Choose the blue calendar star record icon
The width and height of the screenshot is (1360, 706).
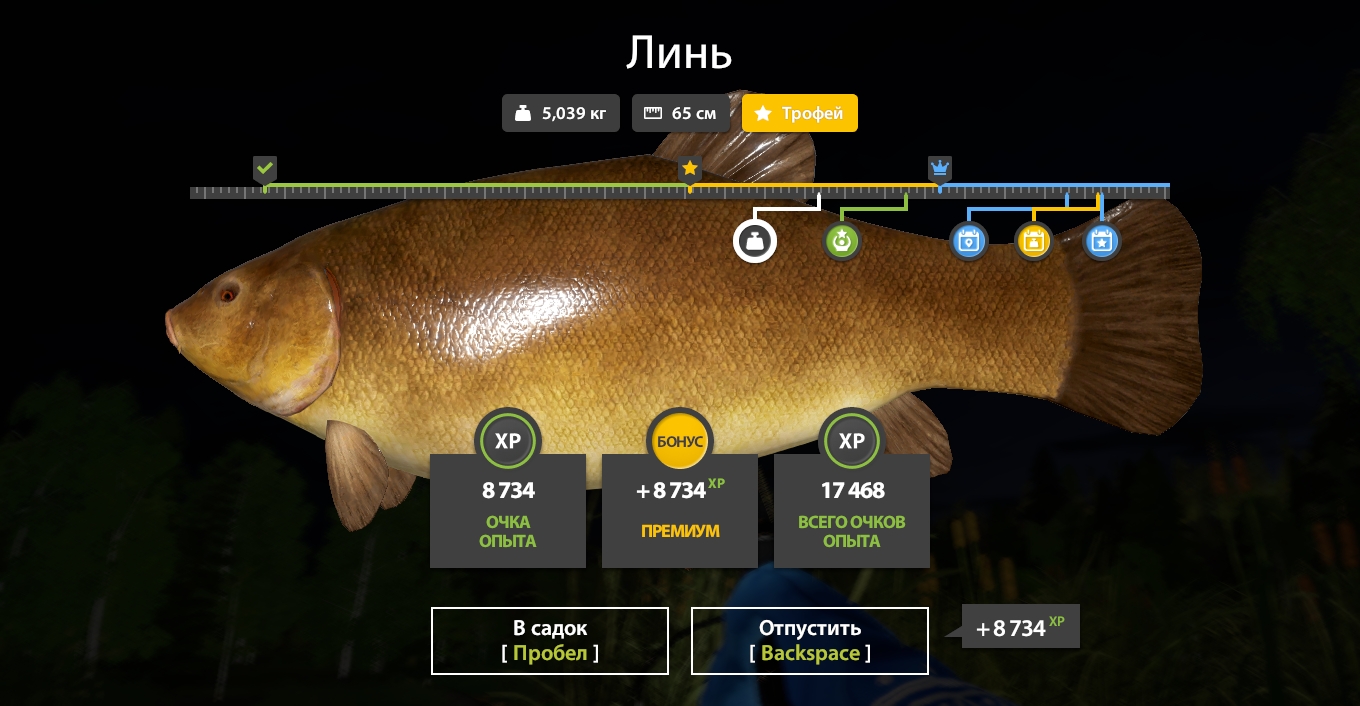point(1101,241)
